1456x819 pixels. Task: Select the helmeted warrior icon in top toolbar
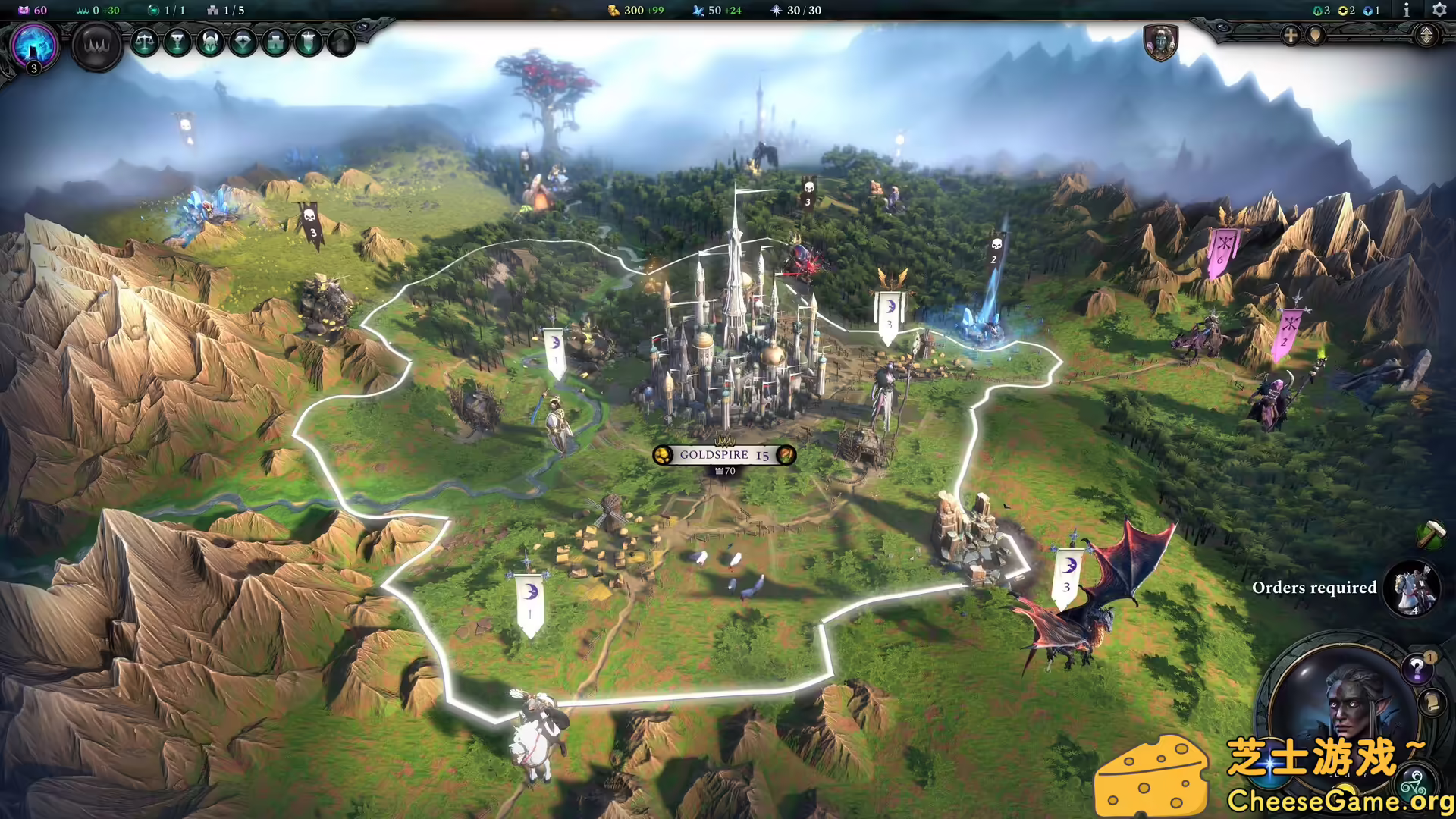click(211, 43)
